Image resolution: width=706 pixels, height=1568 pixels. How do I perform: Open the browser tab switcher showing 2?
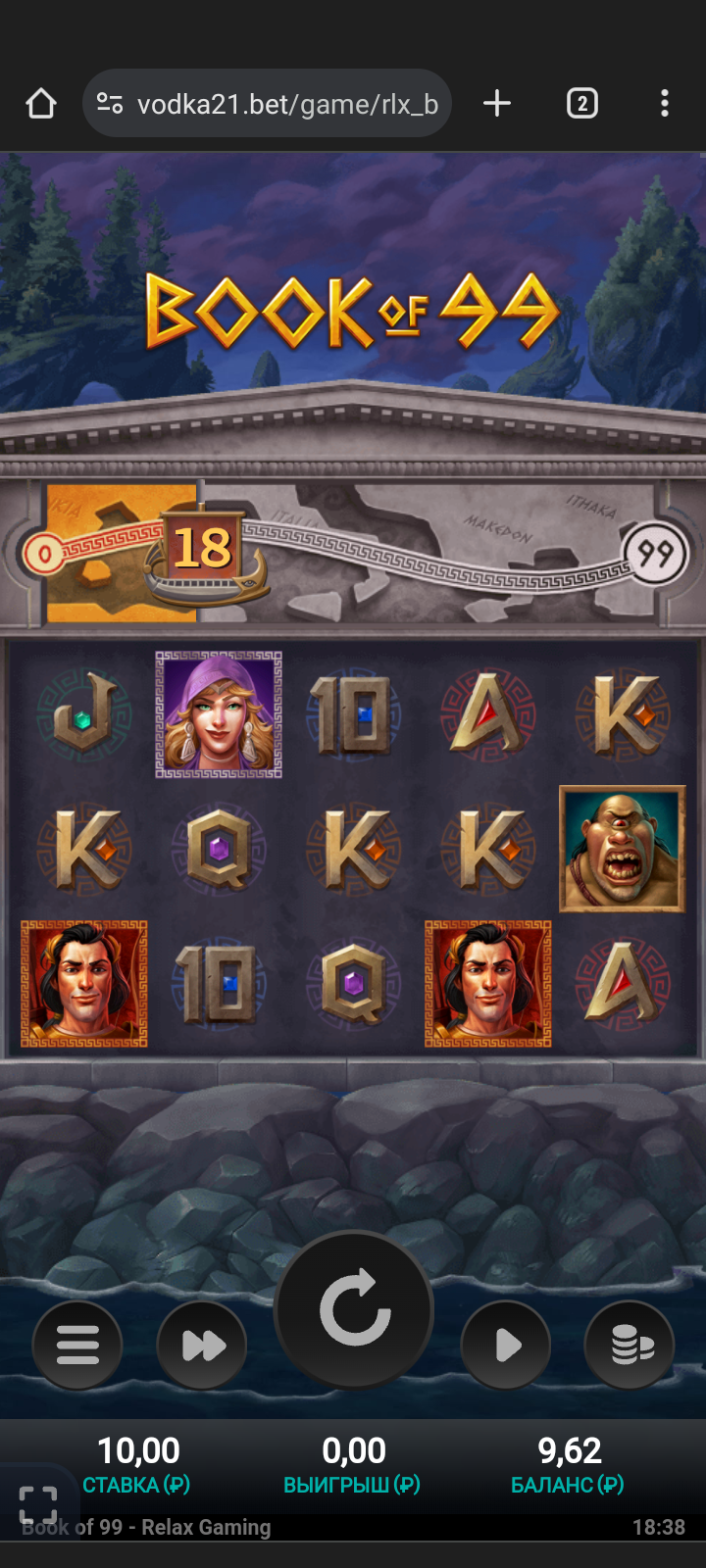[581, 104]
